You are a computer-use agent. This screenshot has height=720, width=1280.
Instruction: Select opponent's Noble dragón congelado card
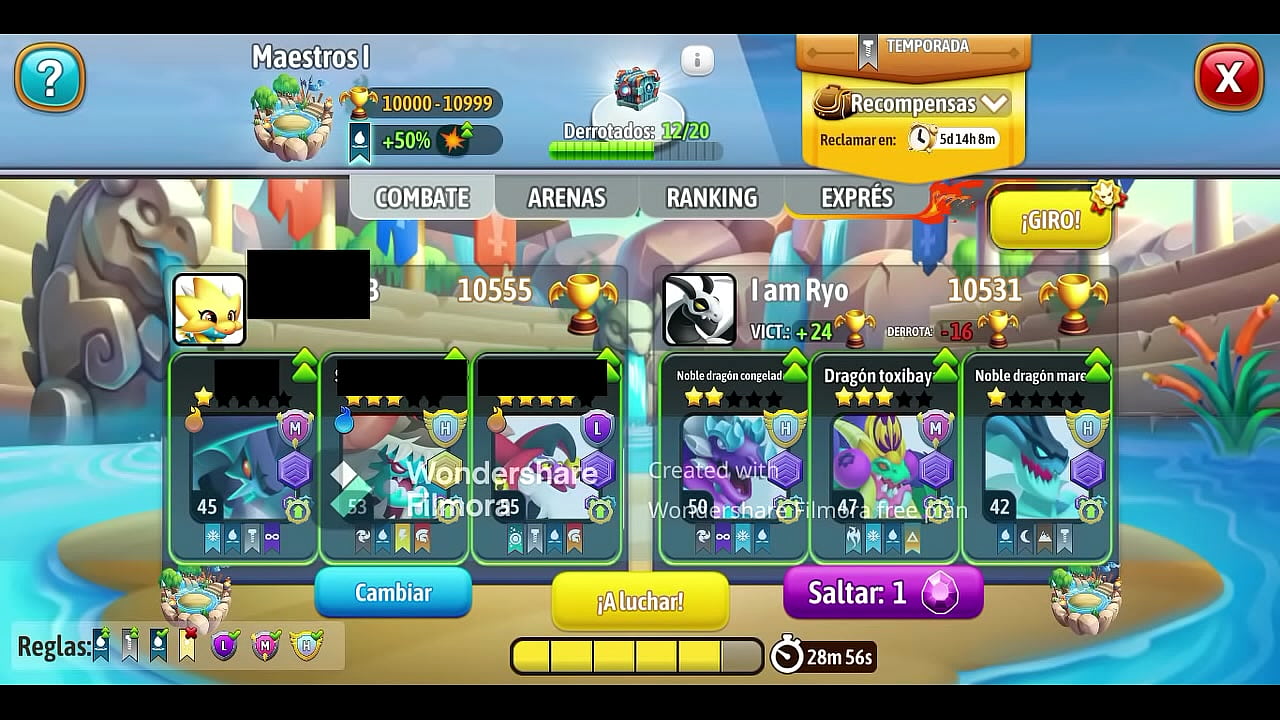[x=735, y=457]
